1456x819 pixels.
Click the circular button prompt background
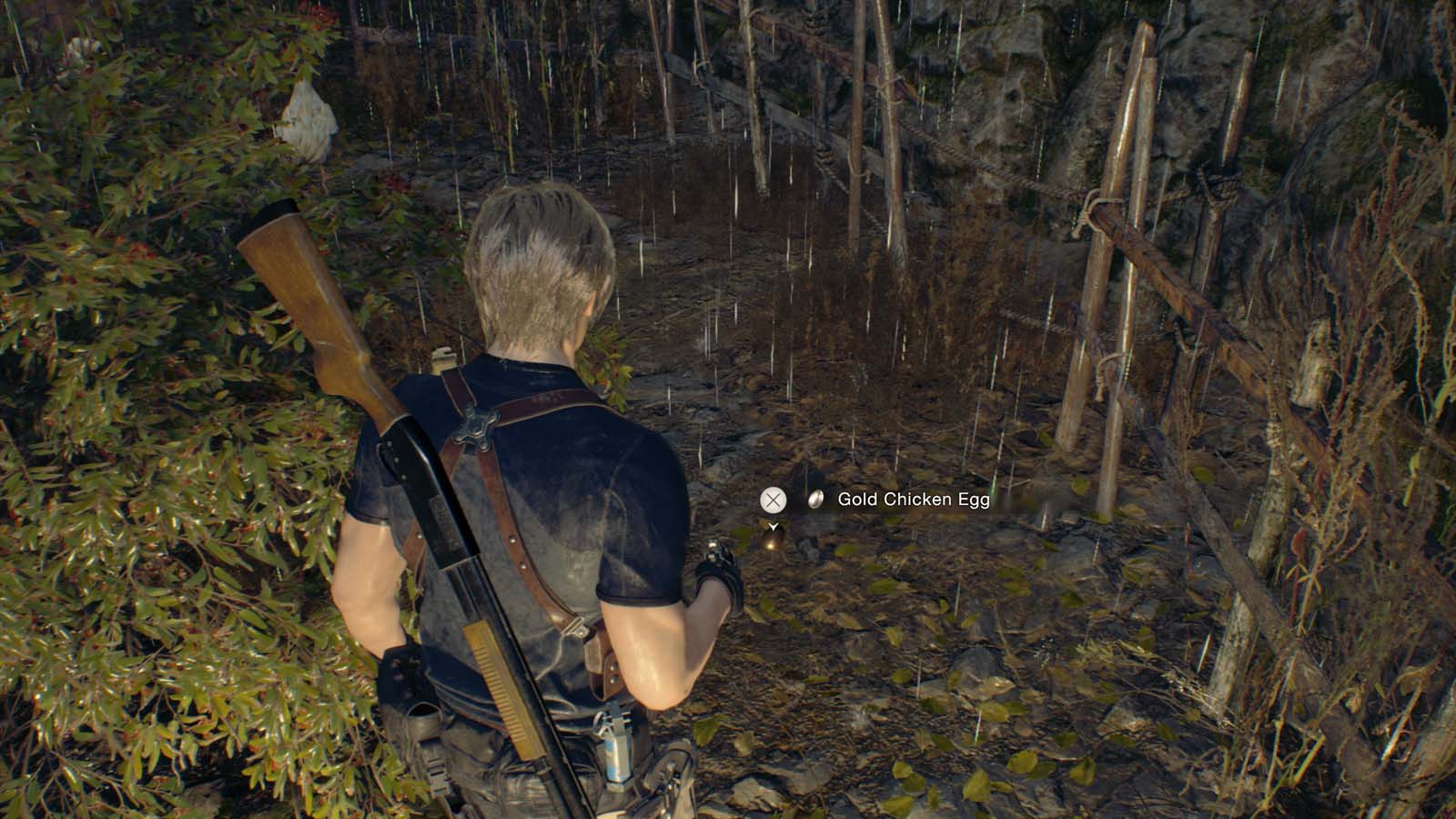coord(774,499)
